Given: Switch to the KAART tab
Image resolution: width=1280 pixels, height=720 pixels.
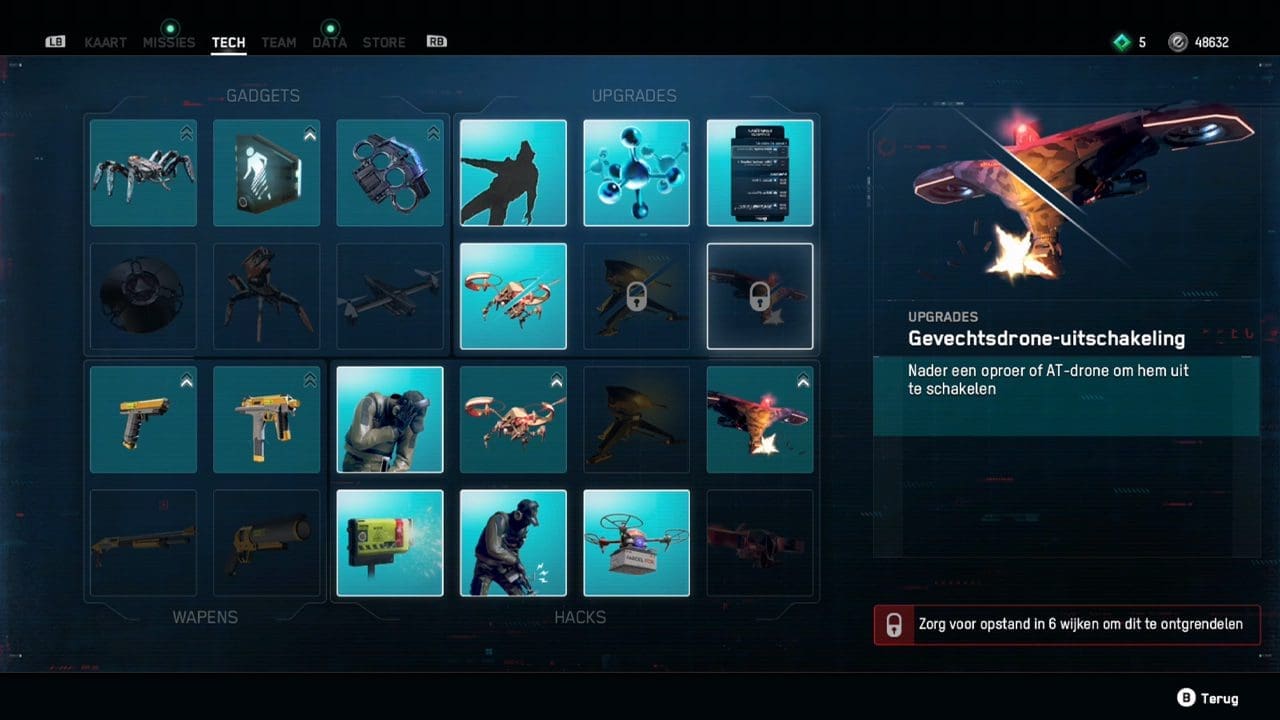Looking at the screenshot, I should coord(106,42).
